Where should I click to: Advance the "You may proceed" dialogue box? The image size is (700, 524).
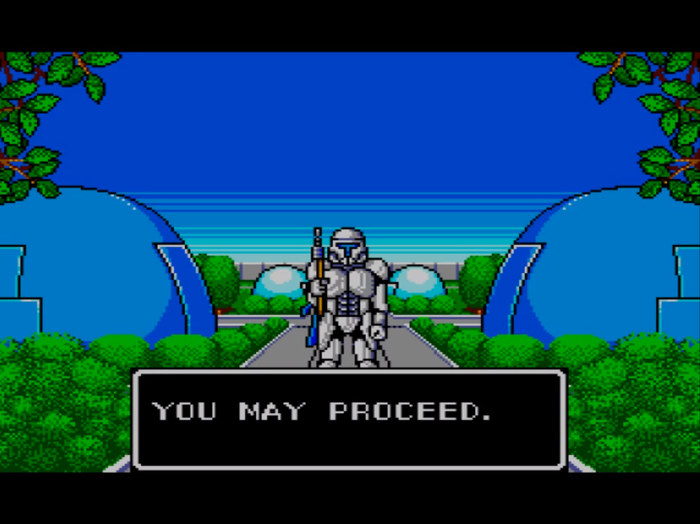(x=349, y=419)
